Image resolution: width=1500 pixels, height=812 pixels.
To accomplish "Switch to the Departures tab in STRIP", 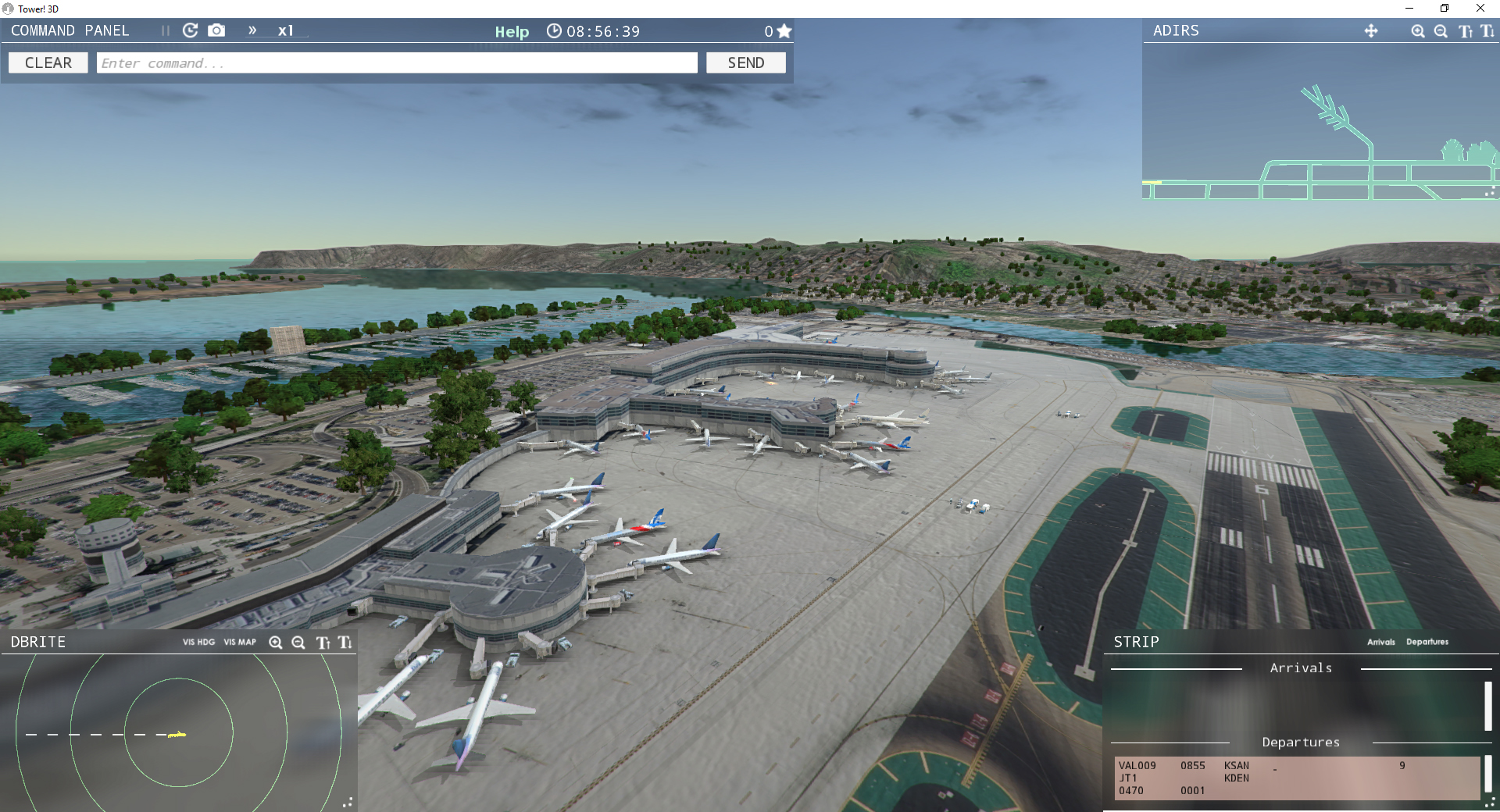I will pos(1427,642).
